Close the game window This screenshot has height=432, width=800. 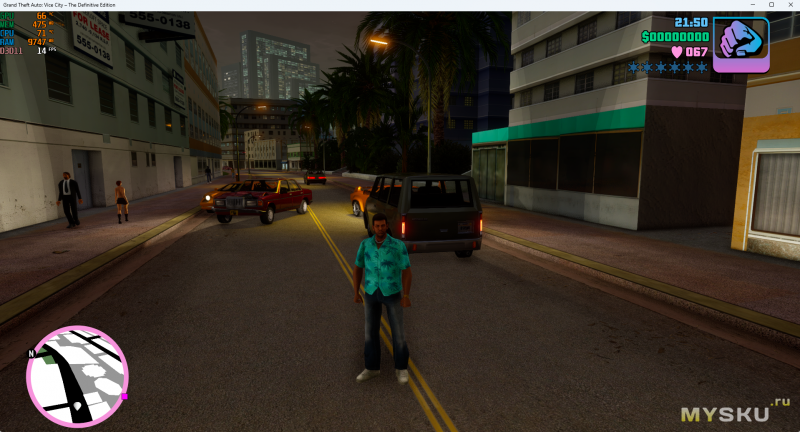pos(788,5)
